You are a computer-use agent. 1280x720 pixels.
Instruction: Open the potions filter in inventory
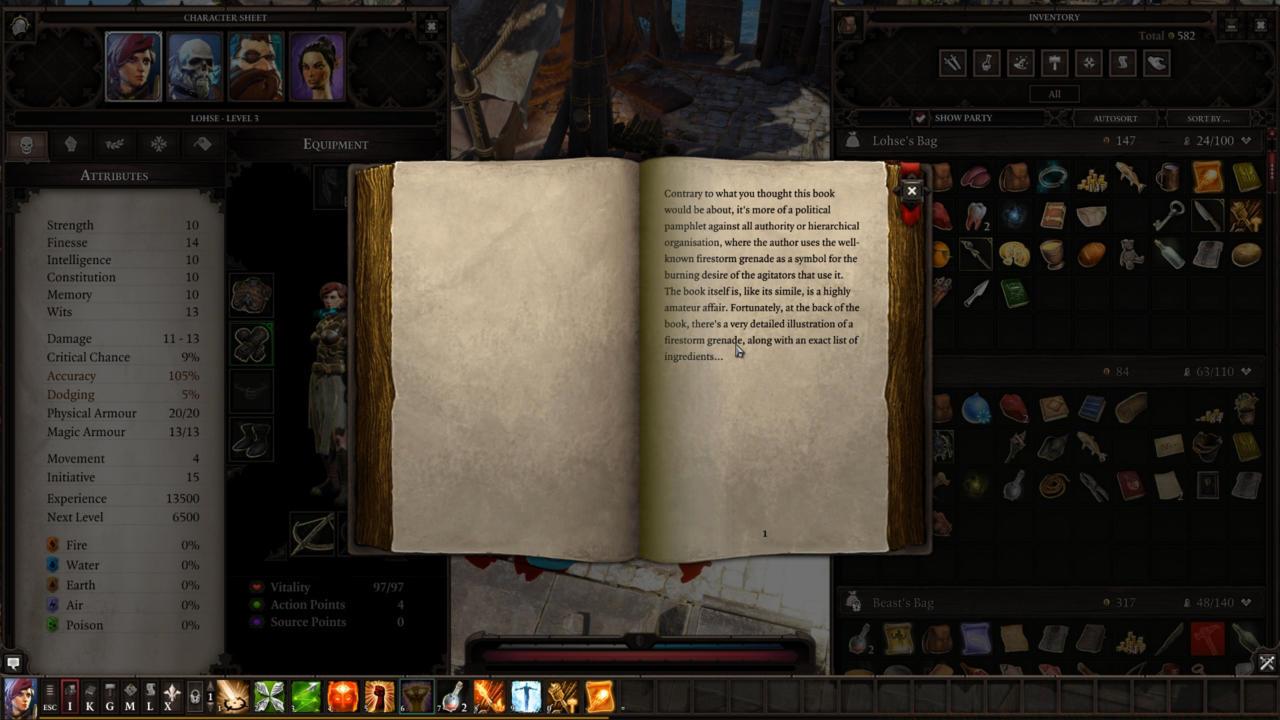pyautogui.click(x=986, y=63)
